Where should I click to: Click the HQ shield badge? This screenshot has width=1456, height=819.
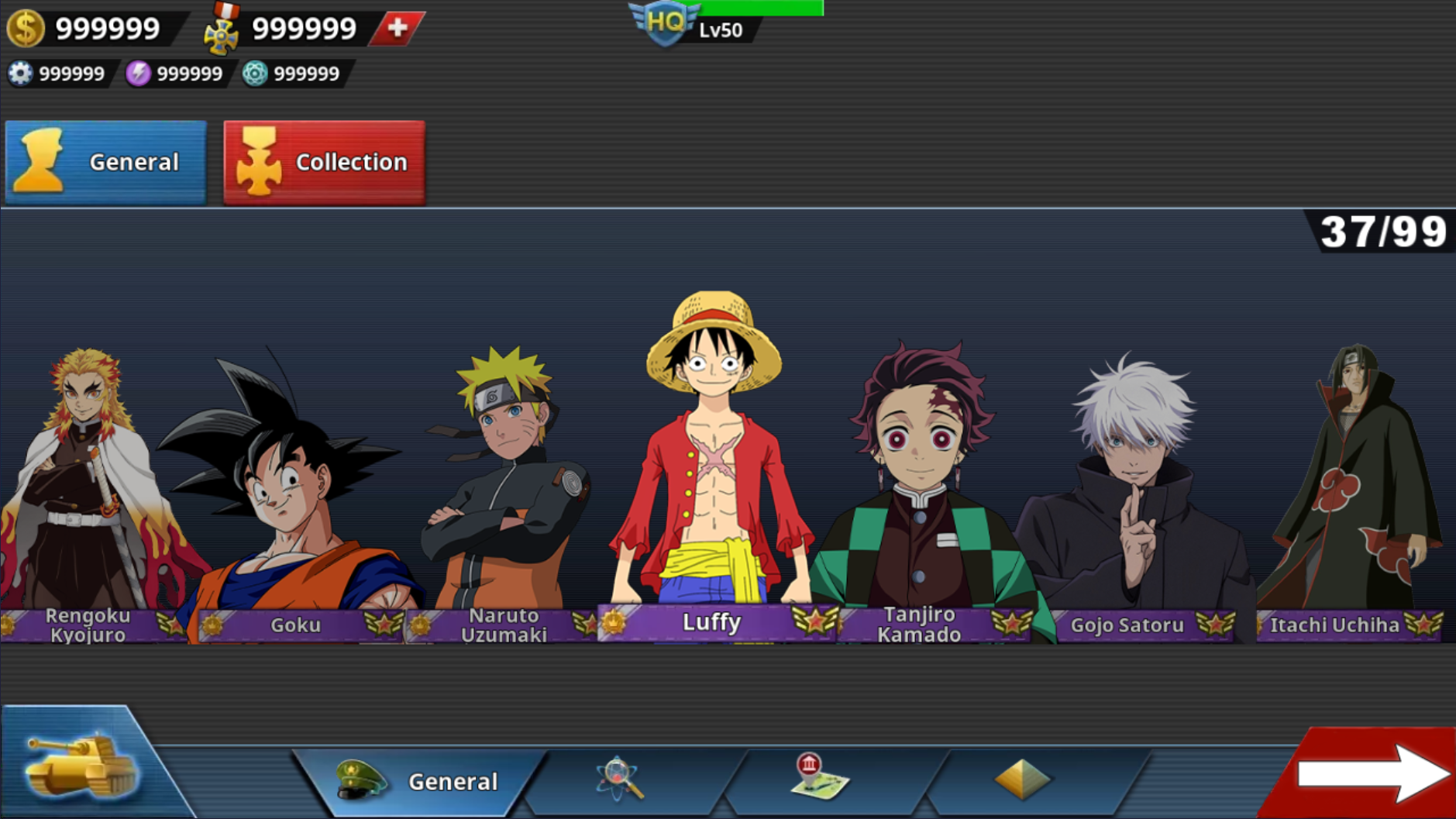coord(665,23)
